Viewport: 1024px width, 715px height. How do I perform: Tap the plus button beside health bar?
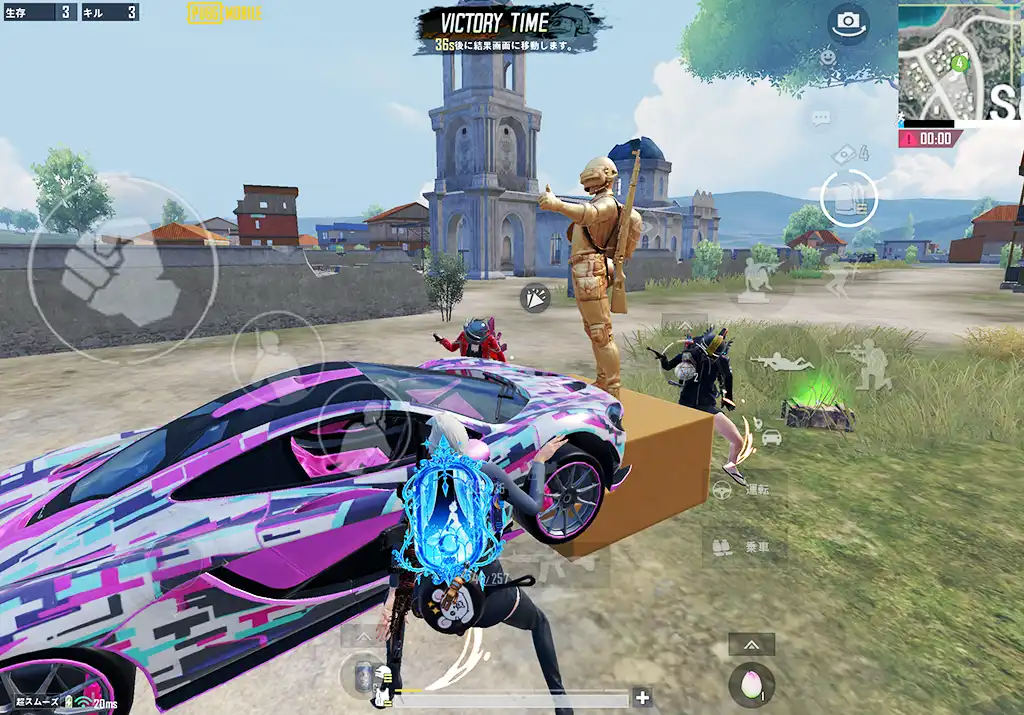pos(642,698)
